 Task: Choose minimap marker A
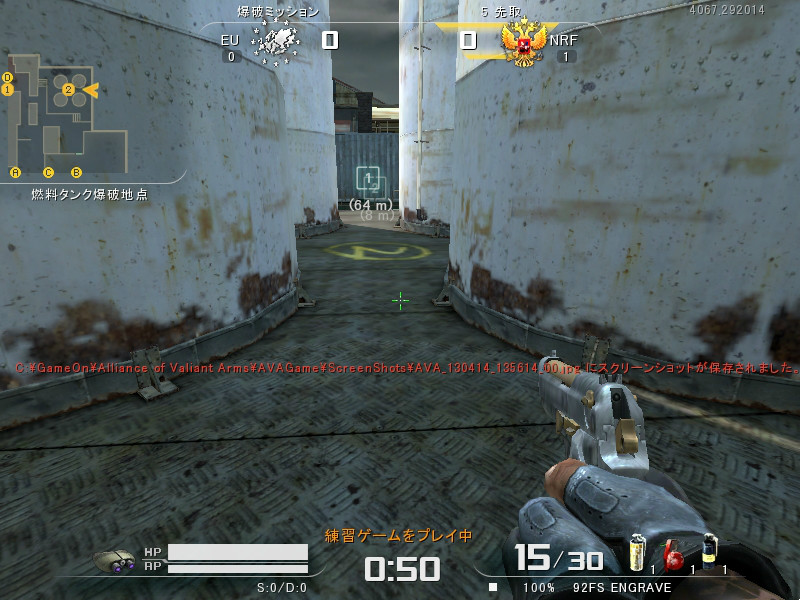point(15,172)
